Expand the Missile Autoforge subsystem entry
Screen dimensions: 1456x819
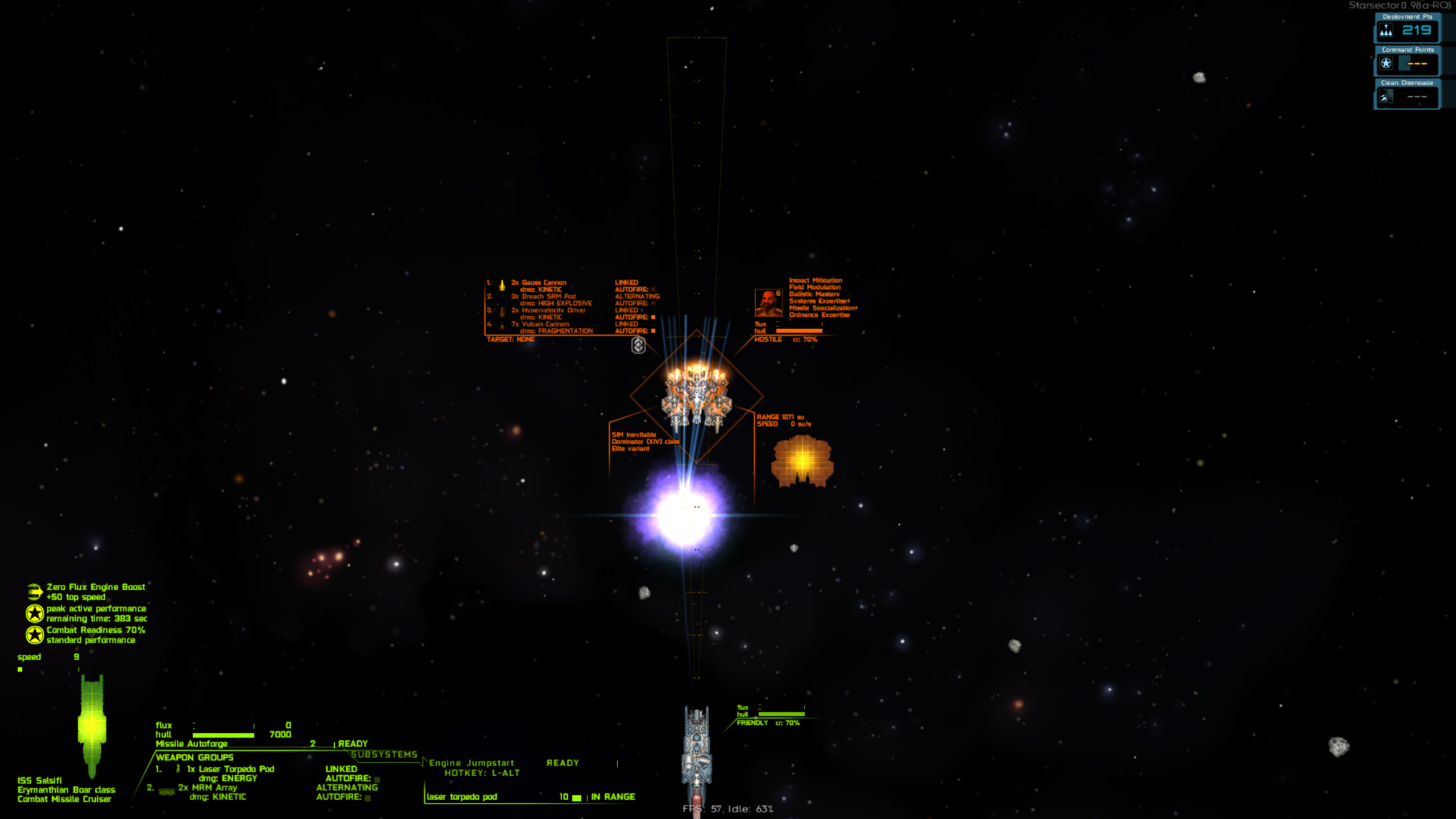[x=191, y=744]
